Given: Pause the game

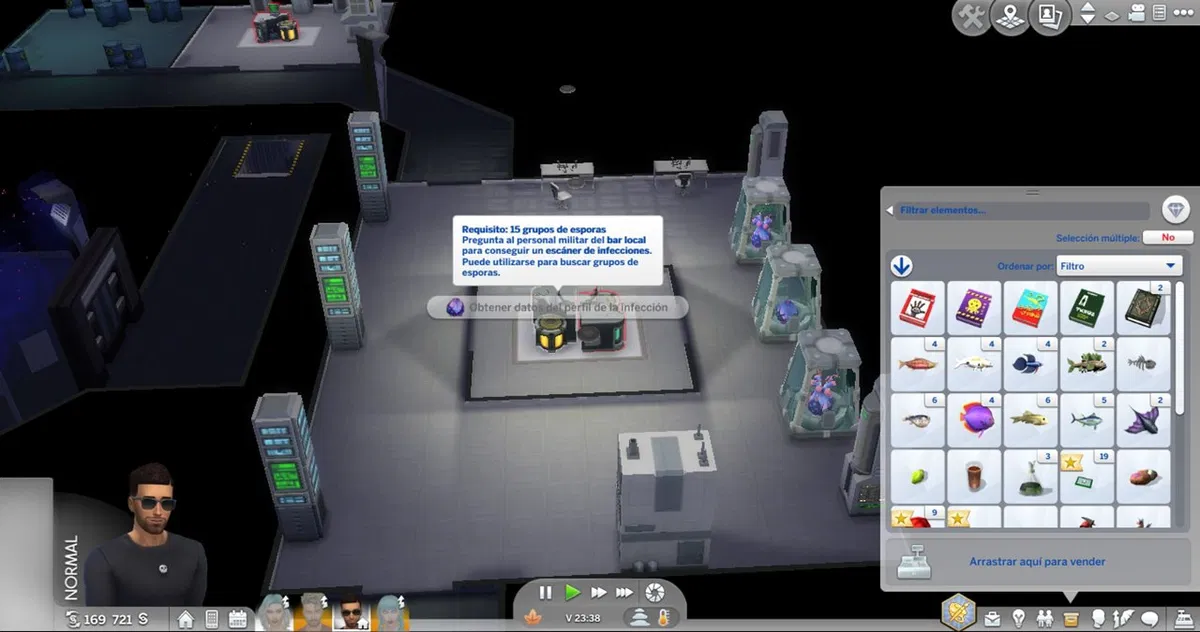Looking at the screenshot, I should [x=545, y=592].
